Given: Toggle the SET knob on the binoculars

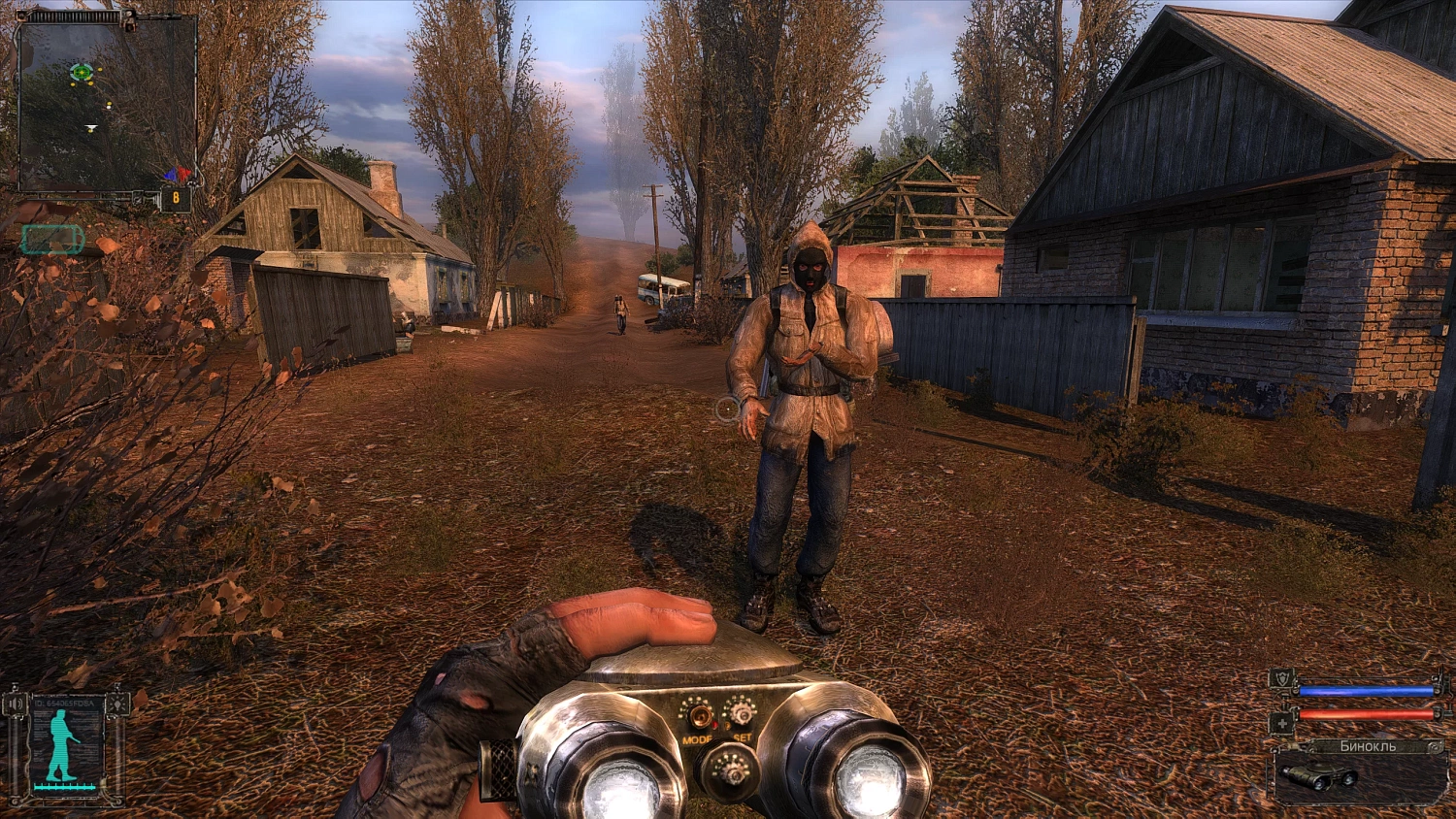Looking at the screenshot, I should coord(743,713).
